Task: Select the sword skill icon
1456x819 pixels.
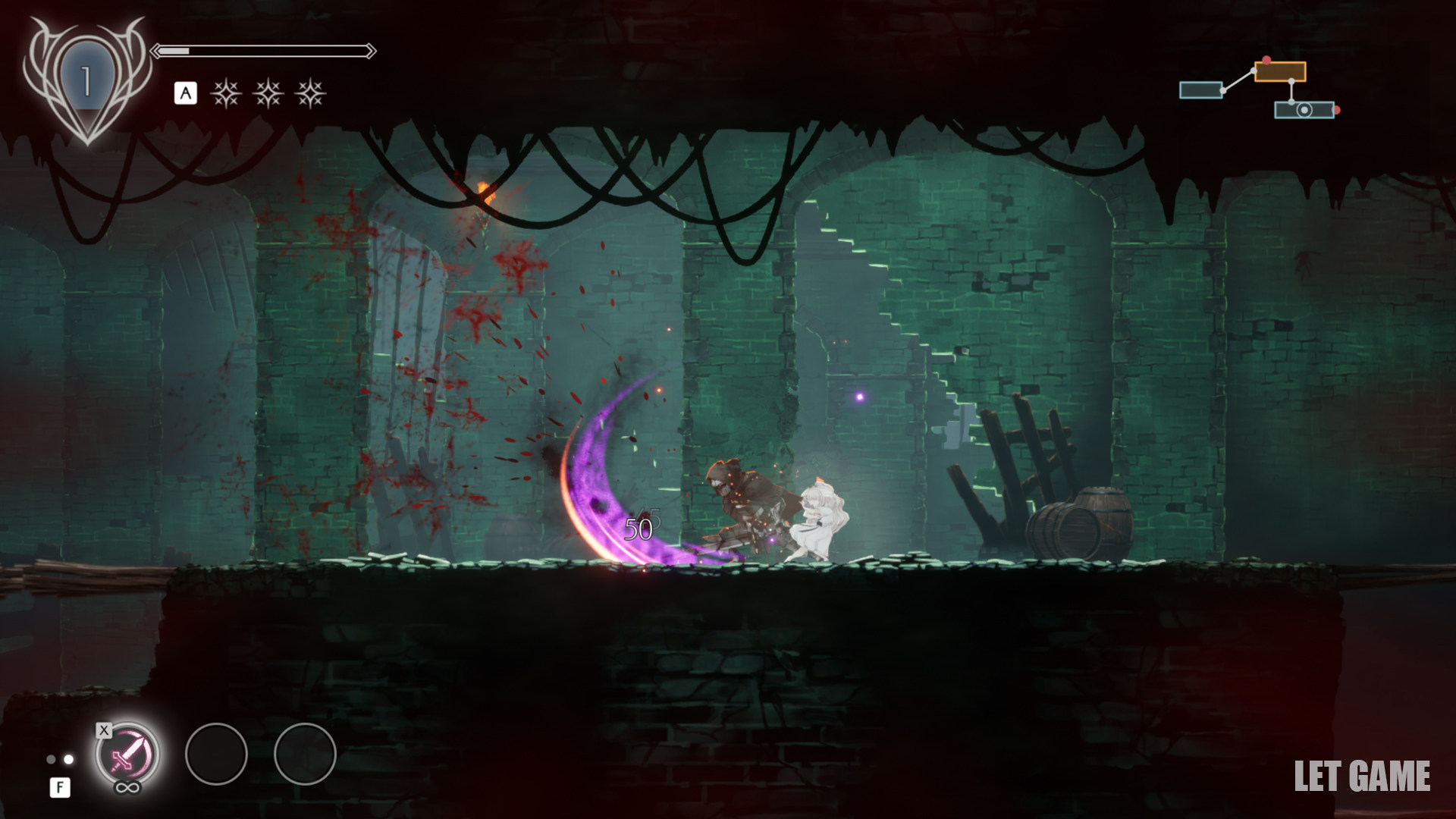Action: tap(127, 754)
